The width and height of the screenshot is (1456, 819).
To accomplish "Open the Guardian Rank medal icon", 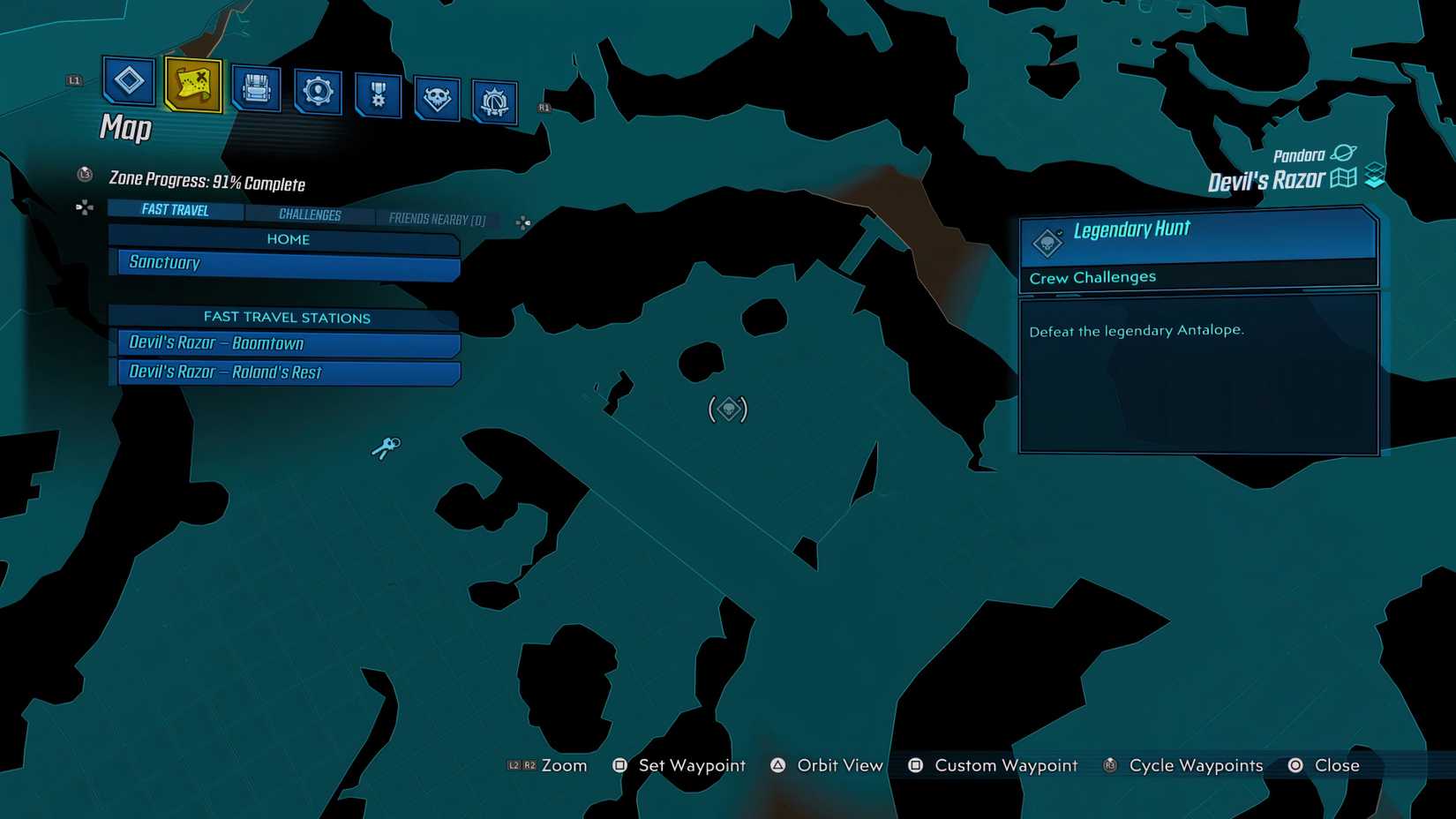I will pyautogui.click(x=378, y=92).
